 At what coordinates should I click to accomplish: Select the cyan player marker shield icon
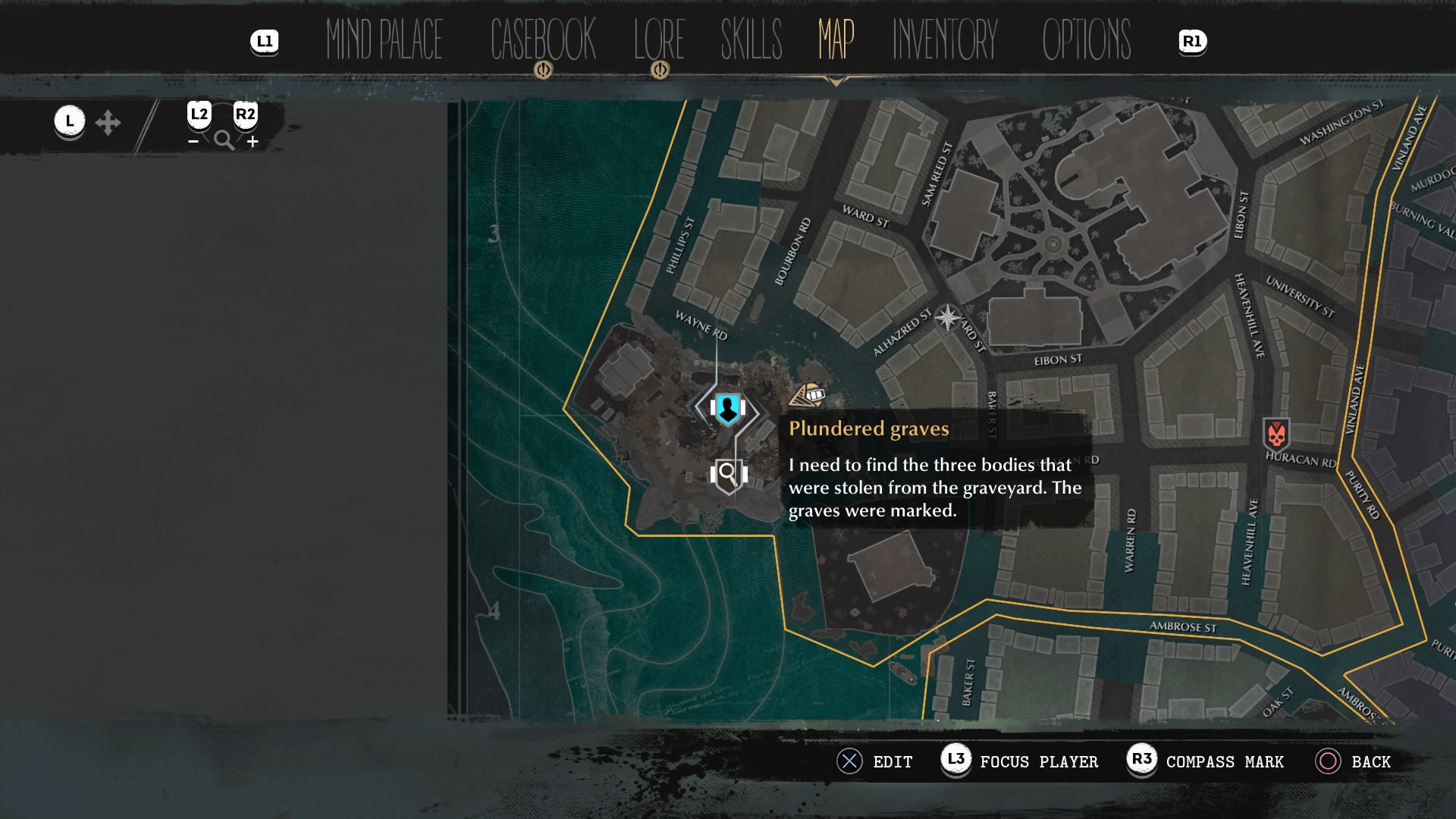728,409
